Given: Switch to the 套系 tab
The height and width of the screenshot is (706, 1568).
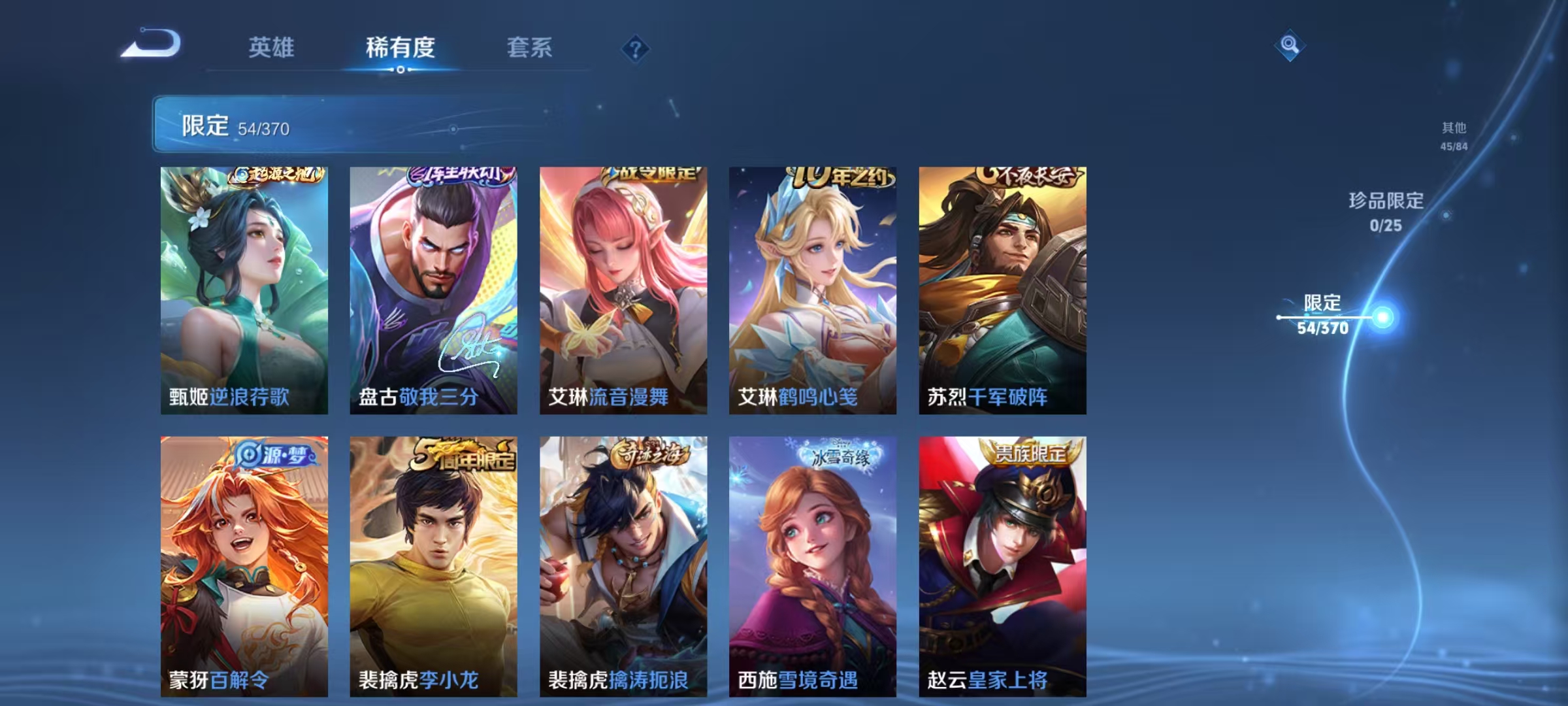Looking at the screenshot, I should click(x=531, y=47).
